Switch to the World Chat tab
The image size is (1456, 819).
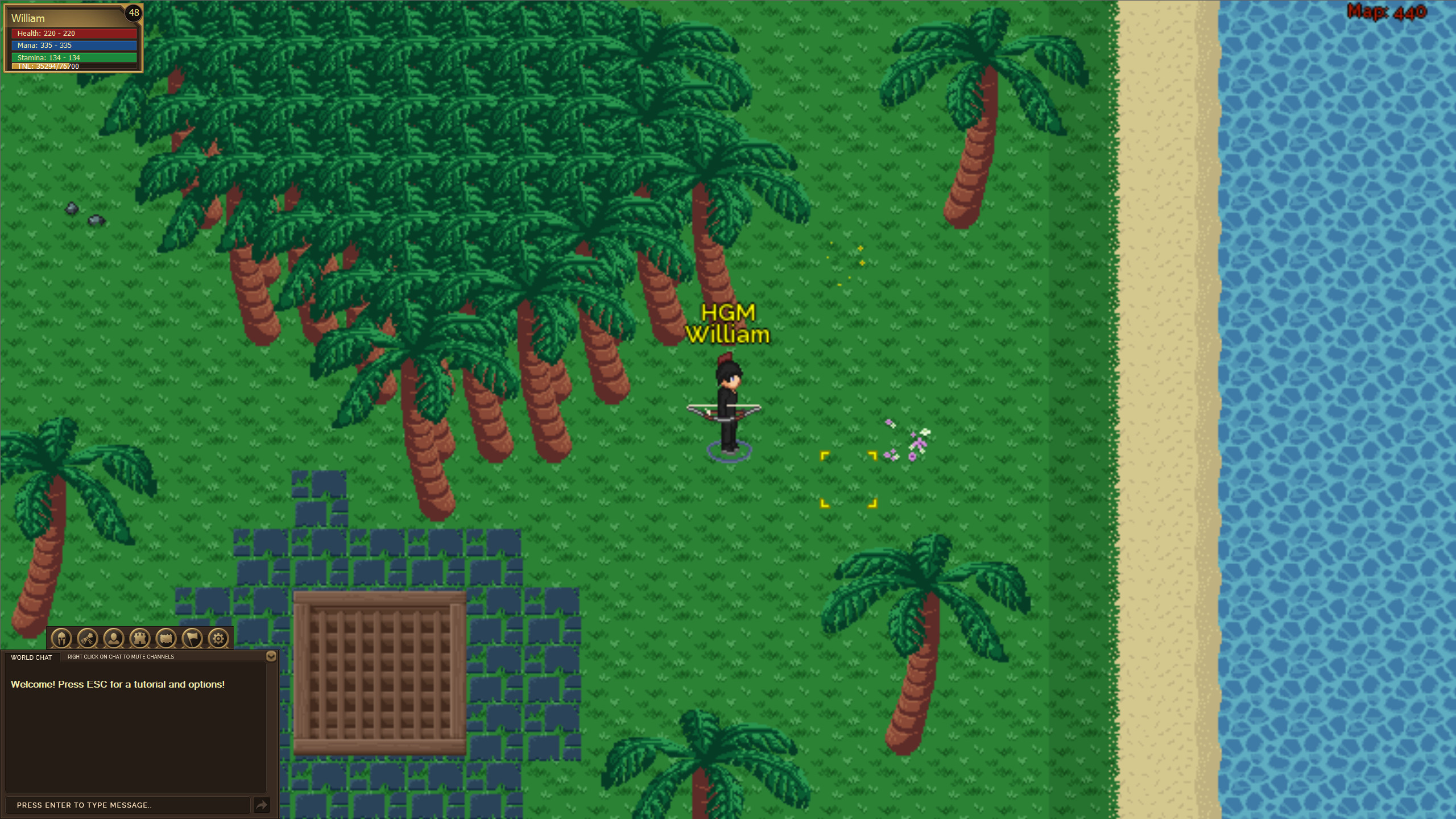point(31,657)
